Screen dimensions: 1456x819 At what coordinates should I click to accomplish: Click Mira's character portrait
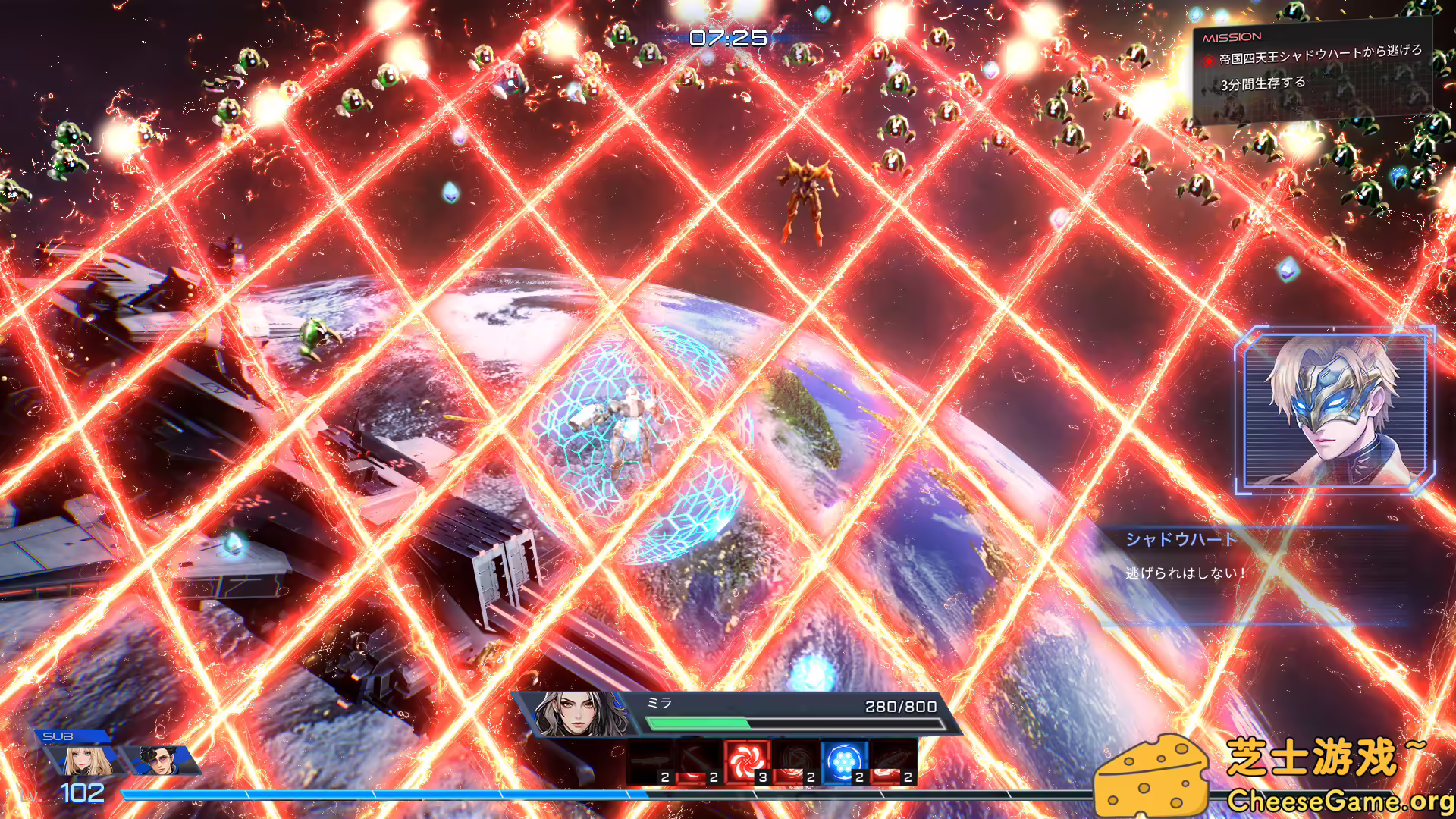click(576, 713)
